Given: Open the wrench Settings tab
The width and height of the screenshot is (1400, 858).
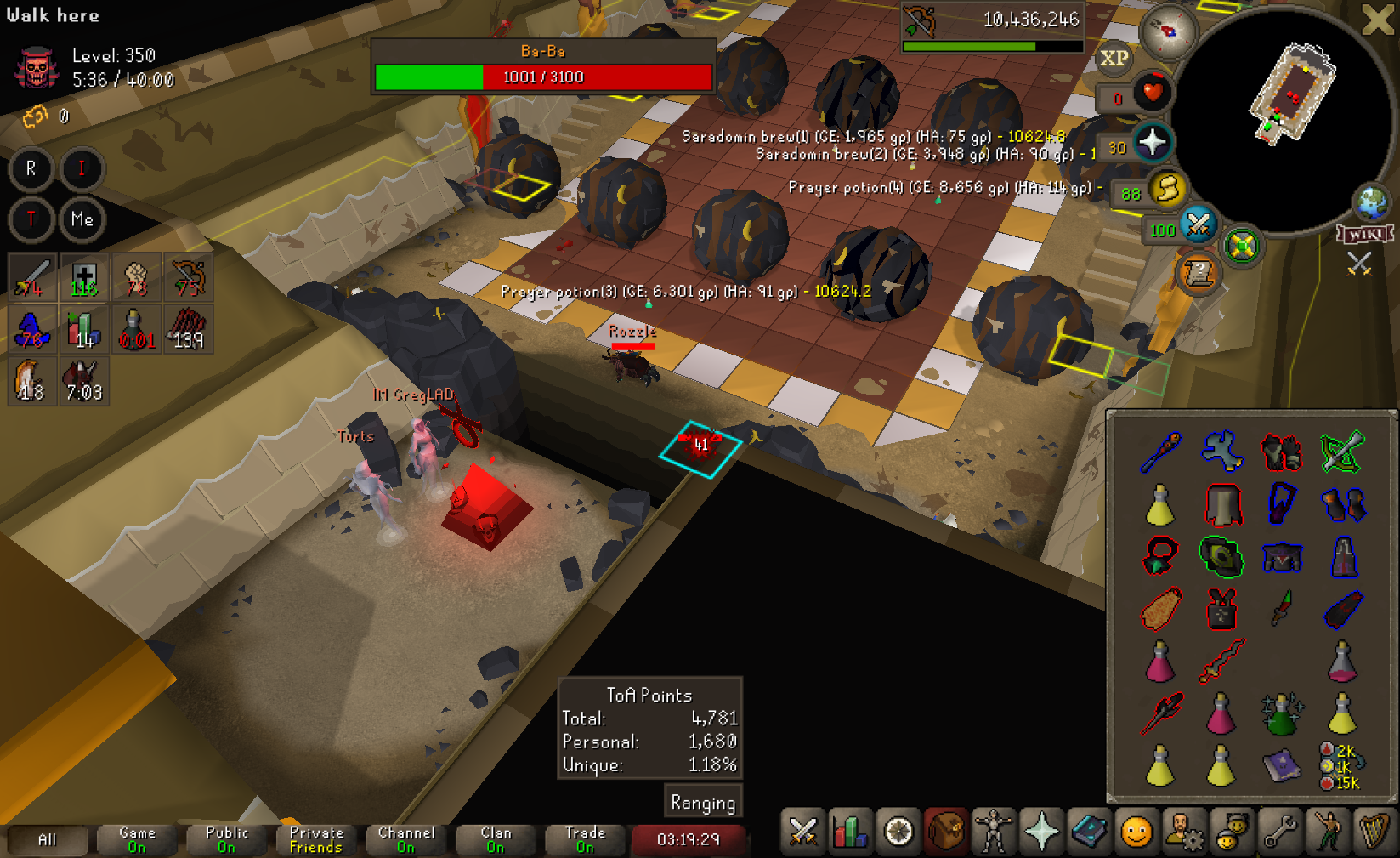Looking at the screenshot, I should (1279, 832).
